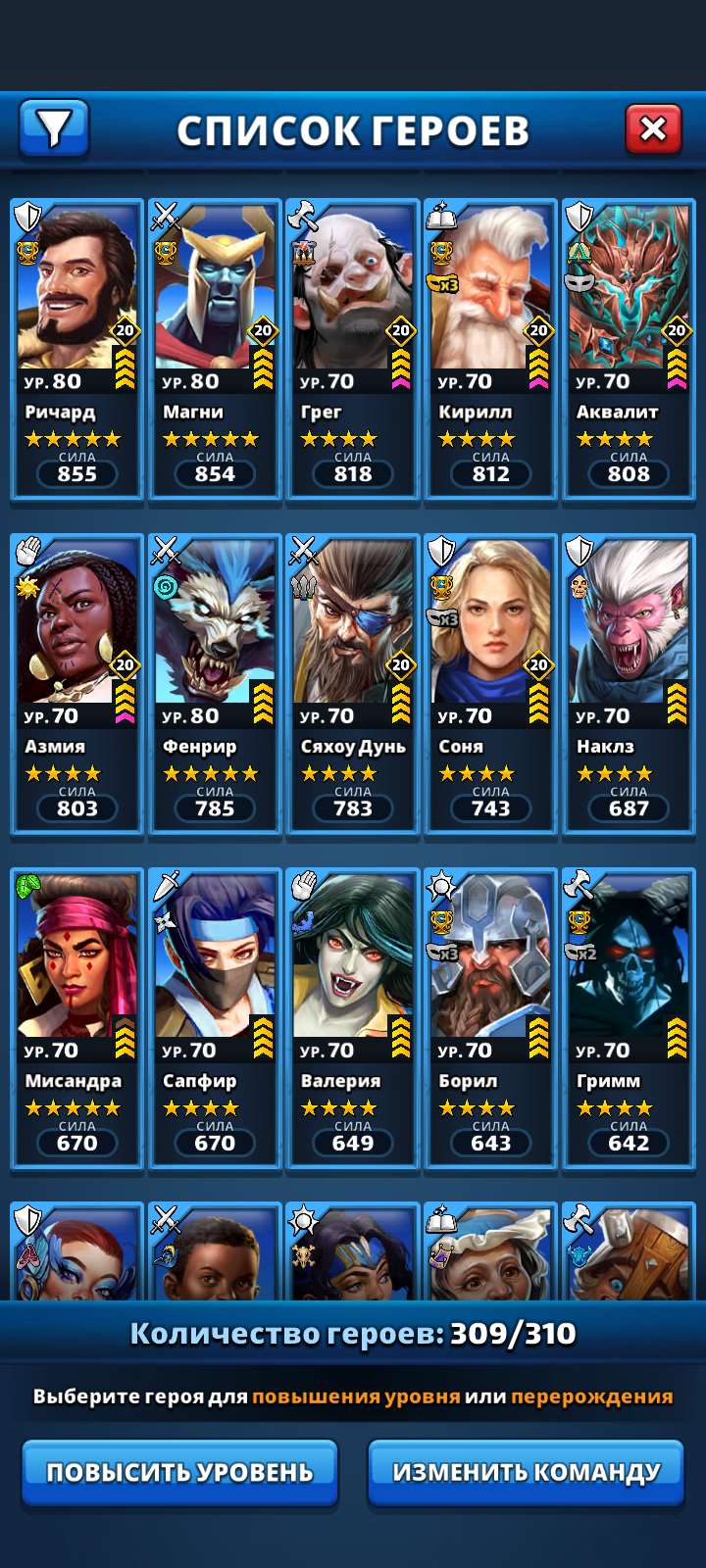Pick the vampire hero Валерия

[x=353, y=1017]
